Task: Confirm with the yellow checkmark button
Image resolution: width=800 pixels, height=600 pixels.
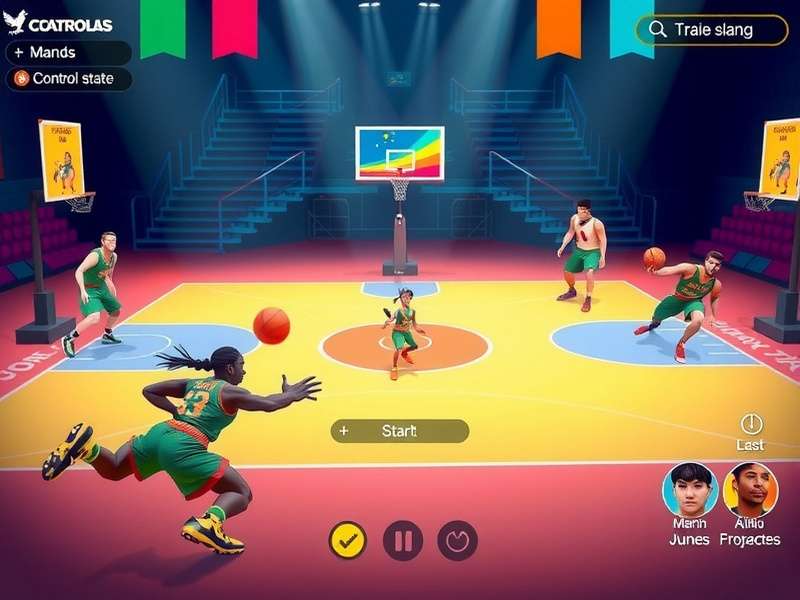Action: tap(348, 541)
